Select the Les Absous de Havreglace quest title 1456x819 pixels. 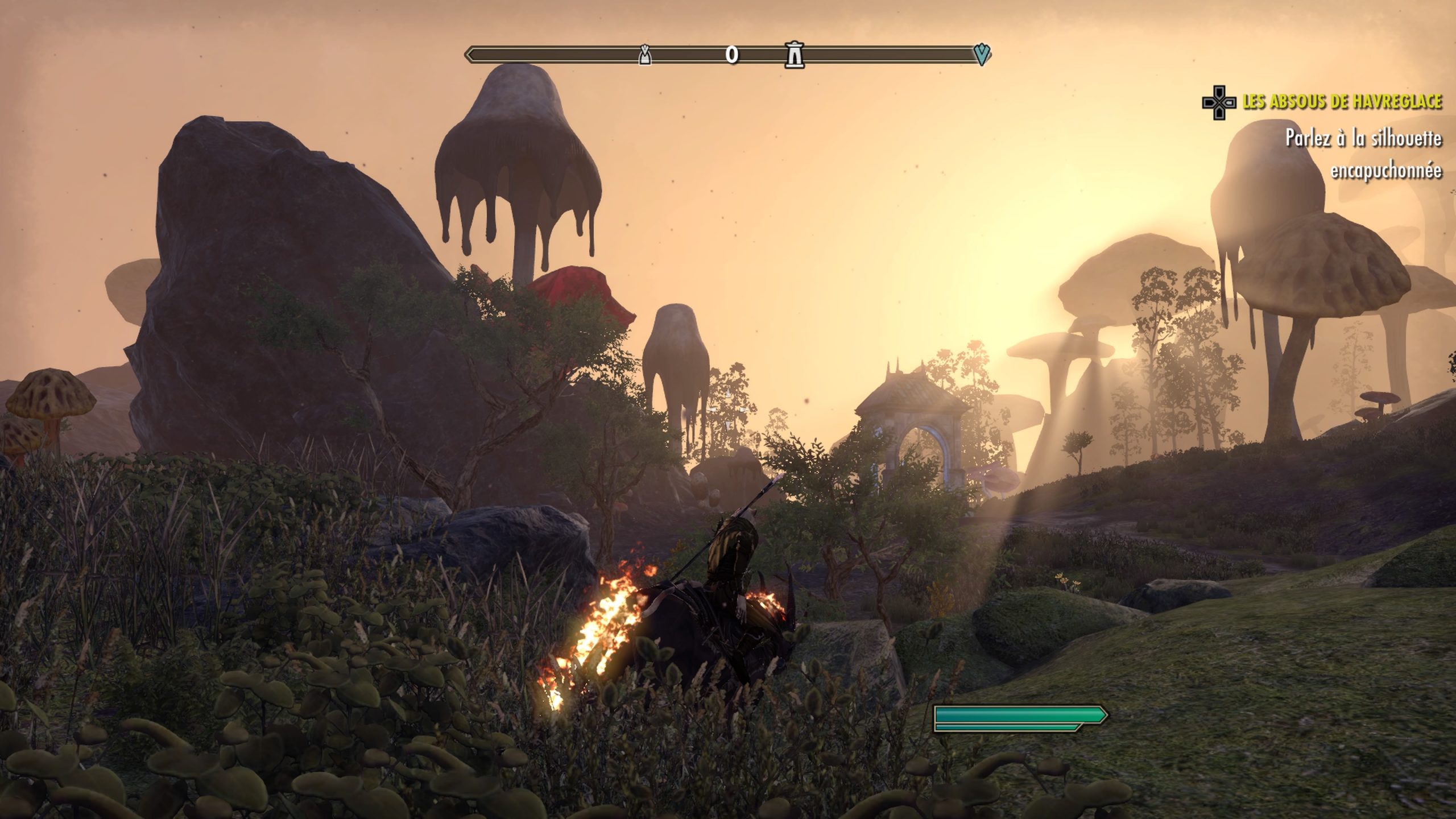(1342, 102)
